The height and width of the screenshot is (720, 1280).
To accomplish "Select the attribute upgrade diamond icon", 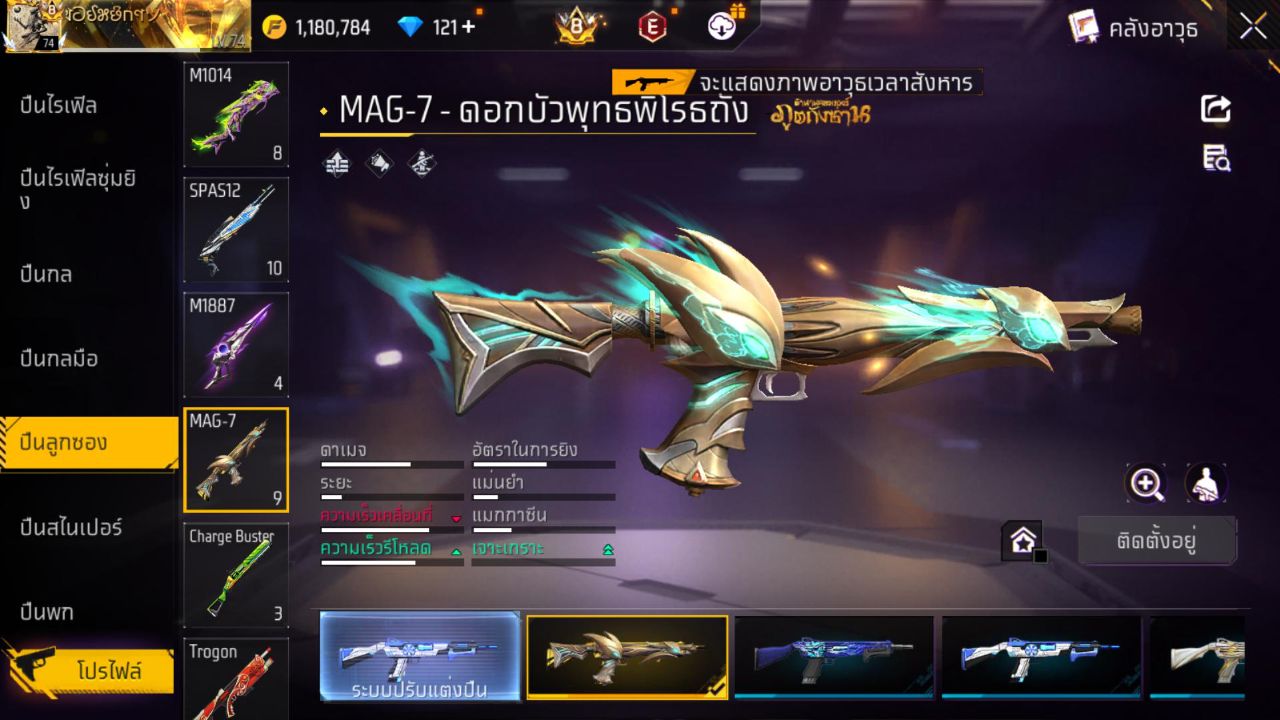I will pyautogui.click(x=336, y=165).
